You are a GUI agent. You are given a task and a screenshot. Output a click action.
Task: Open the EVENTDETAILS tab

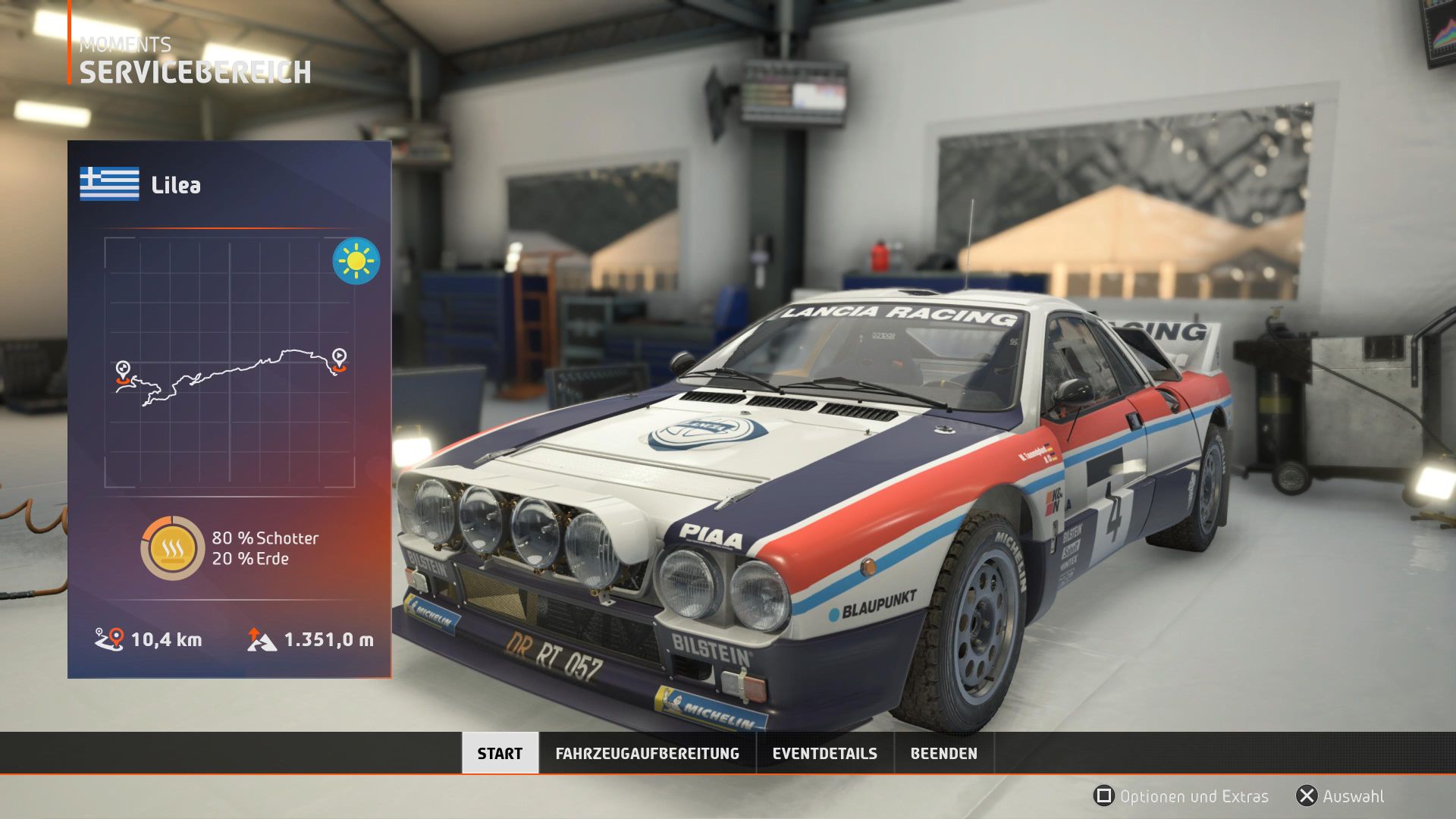click(824, 754)
